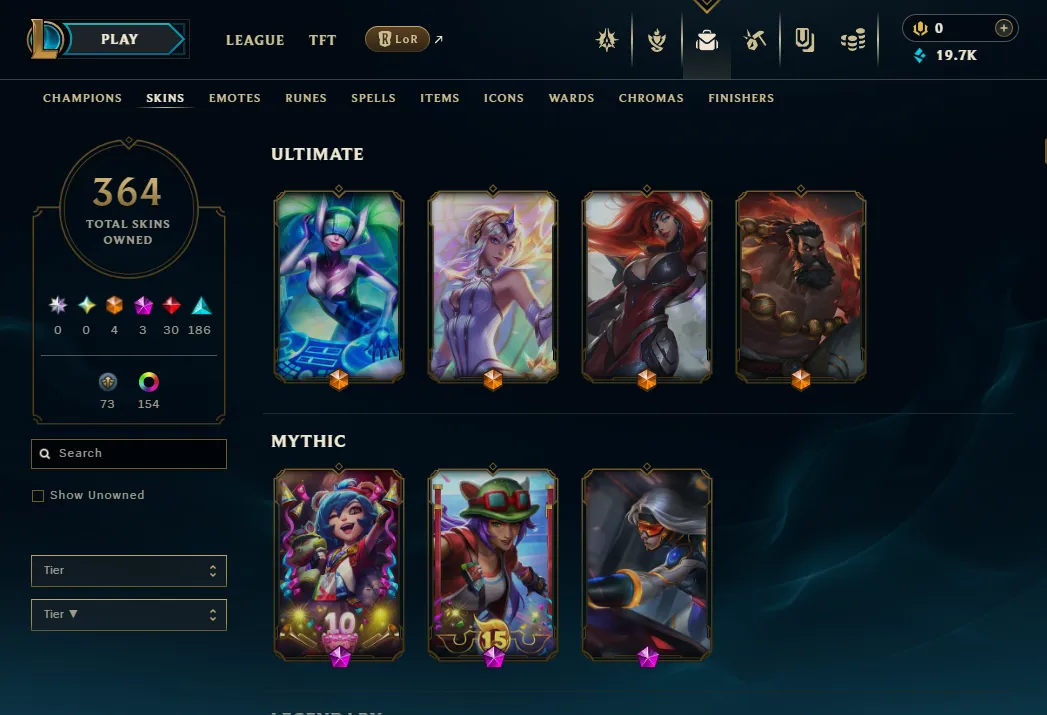Open the loot hammer icon in top bar
Image resolution: width=1047 pixels, height=715 pixels.
[x=755, y=40]
